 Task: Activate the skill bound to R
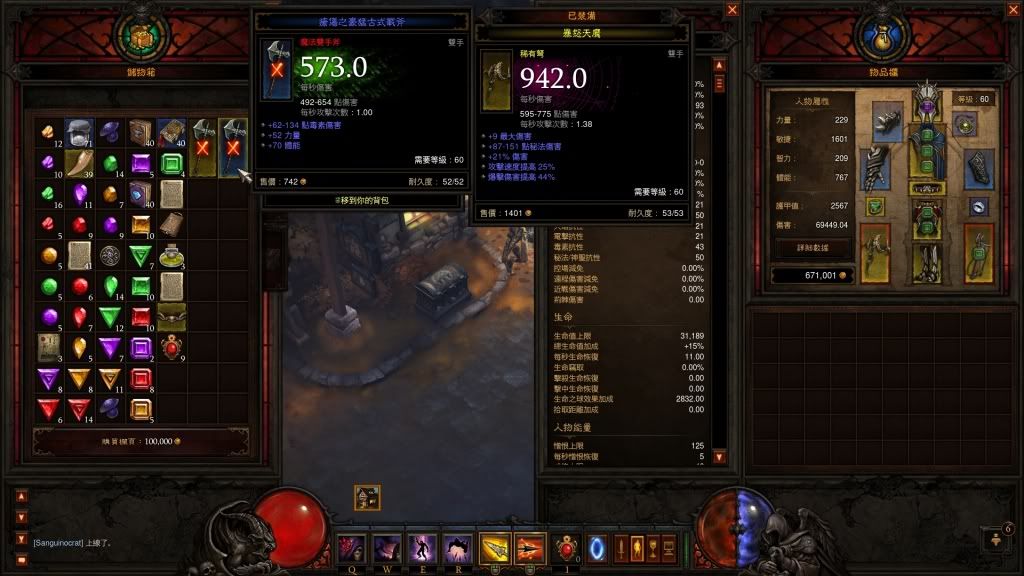click(457, 547)
